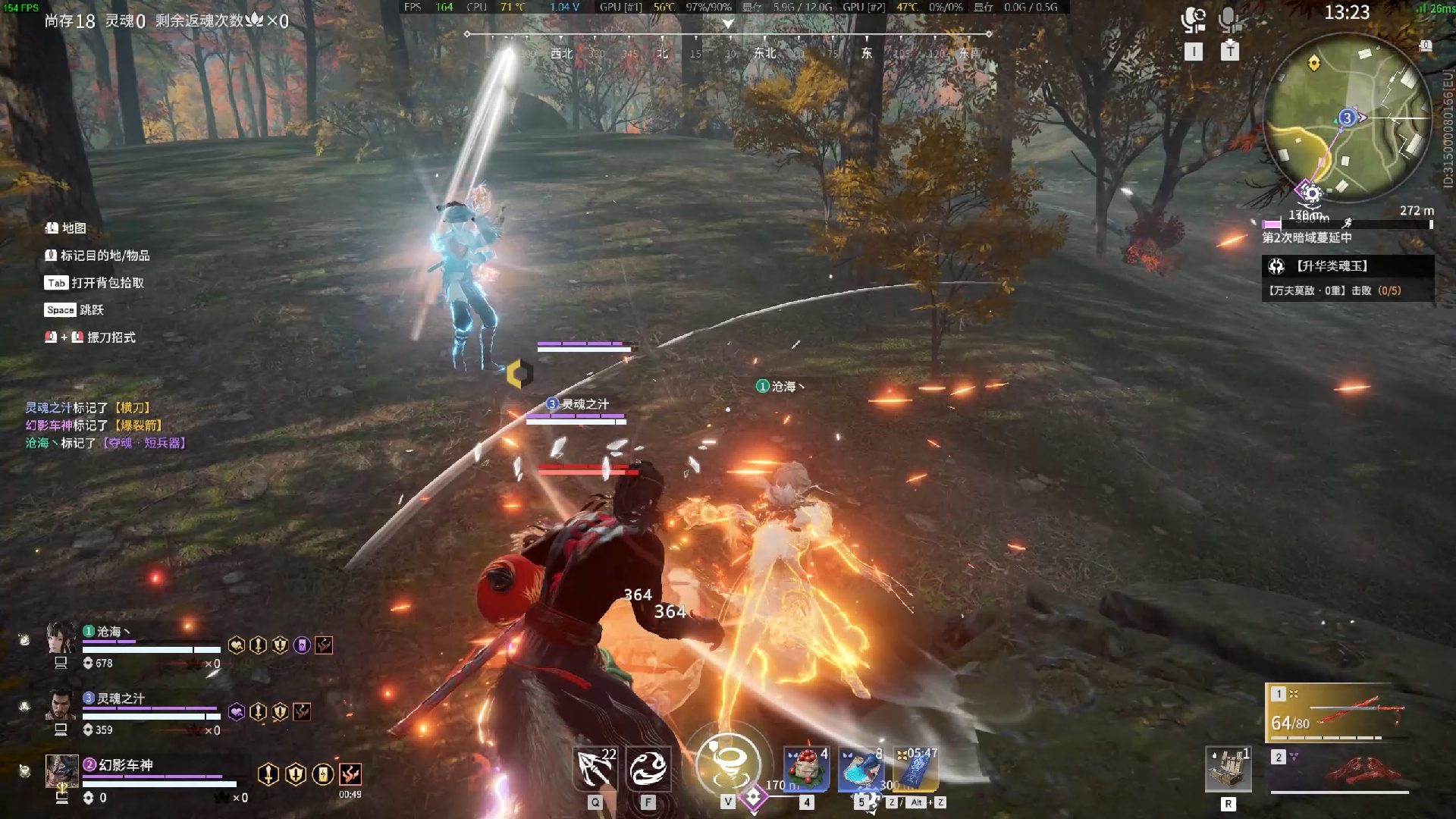The width and height of the screenshot is (1456, 819).
Task: Switch to the secondary red weapon slot
Action: 1338,770
